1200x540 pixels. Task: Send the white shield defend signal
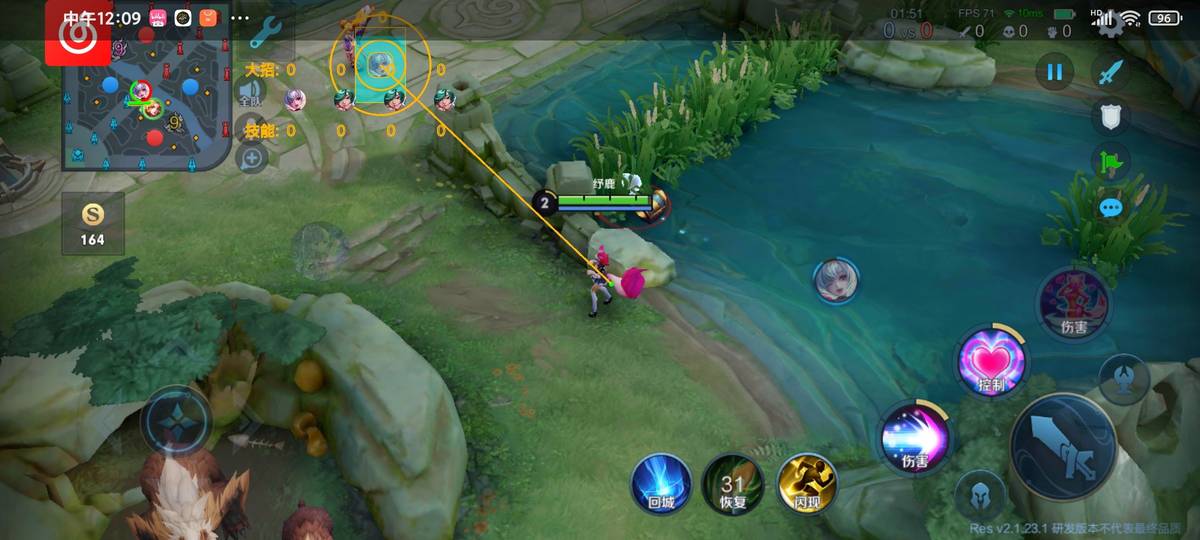tap(1110, 117)
